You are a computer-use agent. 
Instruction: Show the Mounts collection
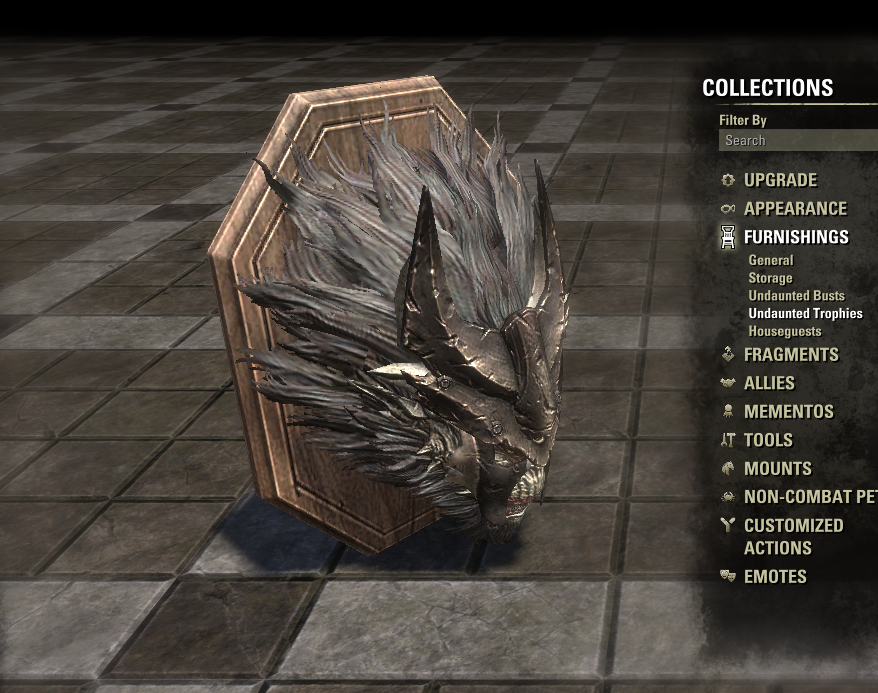click(778, 468)
